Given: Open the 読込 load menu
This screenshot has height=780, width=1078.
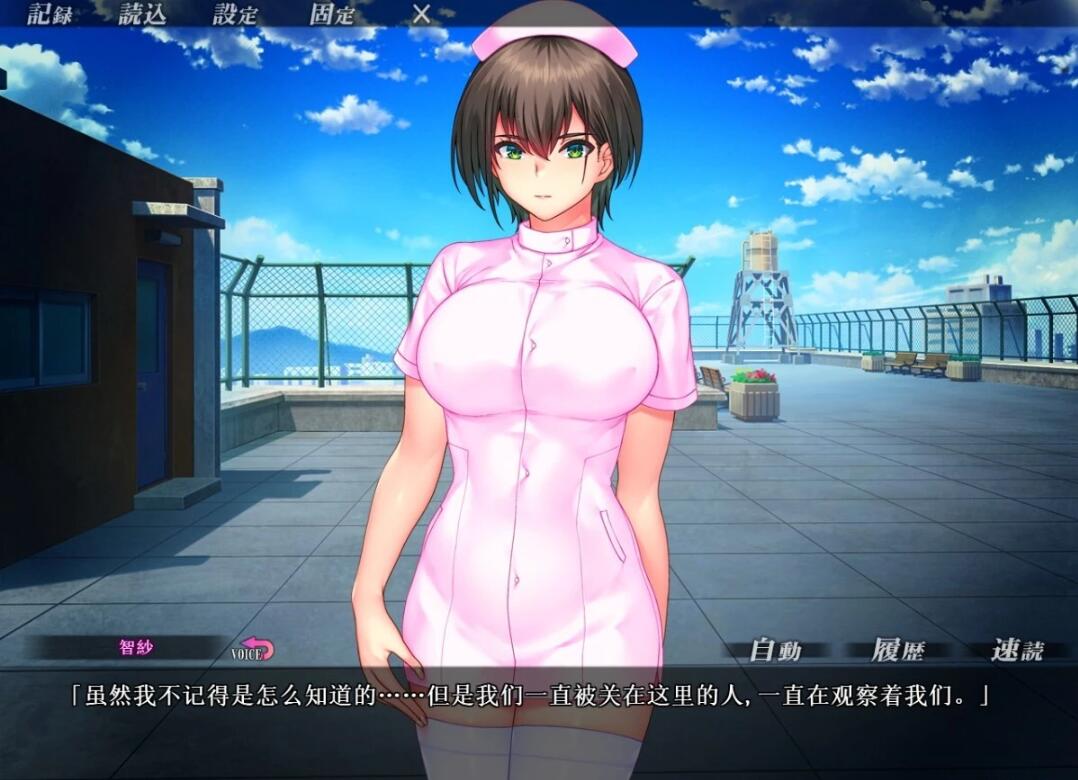Looking at the screenshot, I should click(x=143, y=14).
